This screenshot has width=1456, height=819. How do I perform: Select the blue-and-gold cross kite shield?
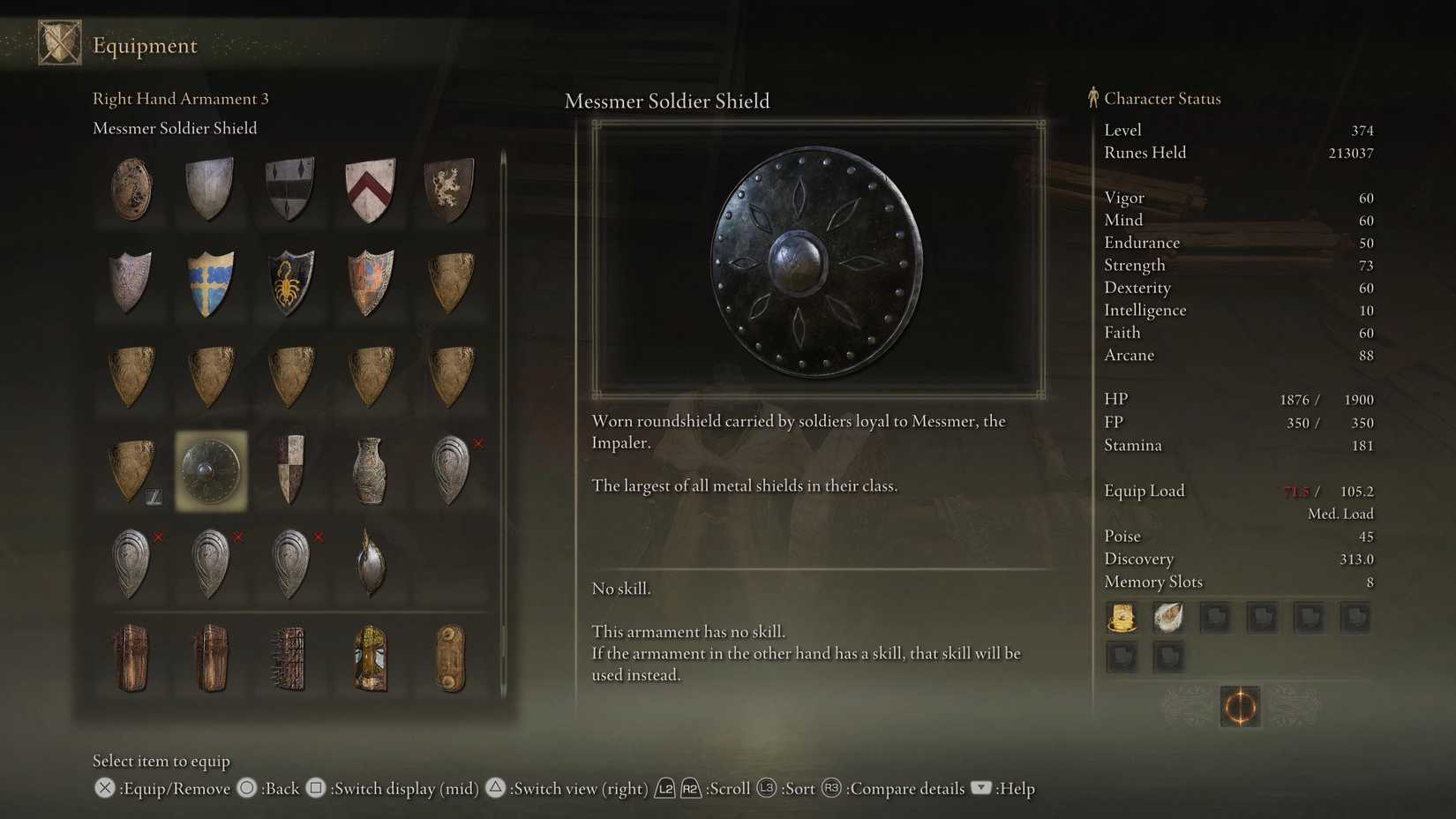click(x=209, y=282)
